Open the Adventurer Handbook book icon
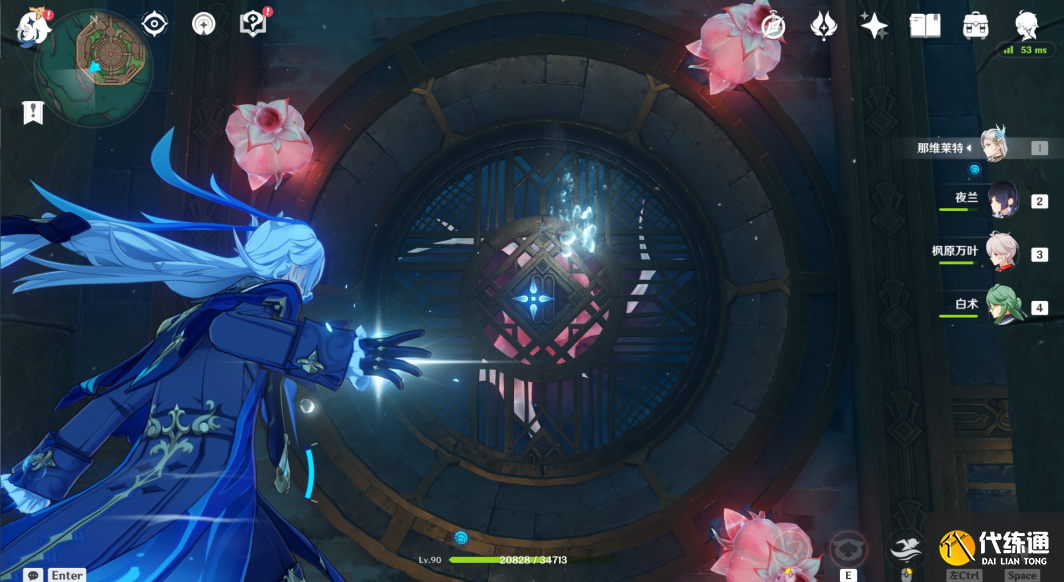Image resolution: width=1064 pixels, height=582 pixels. (925, 26)
